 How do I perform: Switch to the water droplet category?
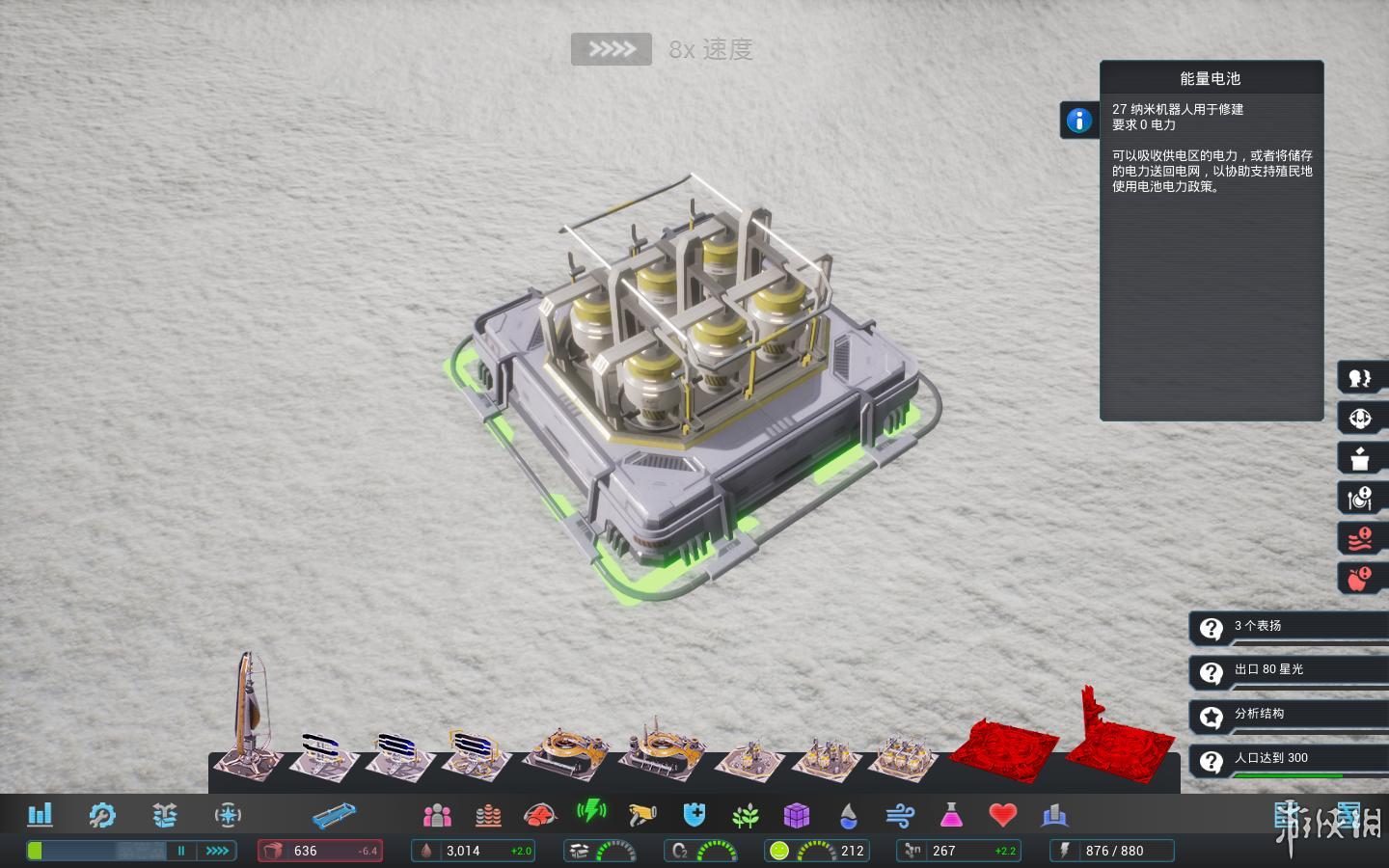(x=848, y=816)
